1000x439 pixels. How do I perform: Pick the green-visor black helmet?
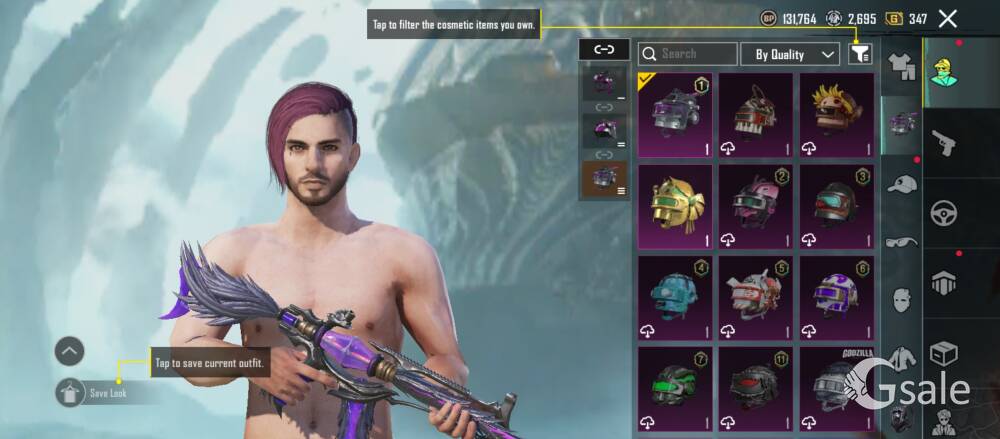(675, 389)
